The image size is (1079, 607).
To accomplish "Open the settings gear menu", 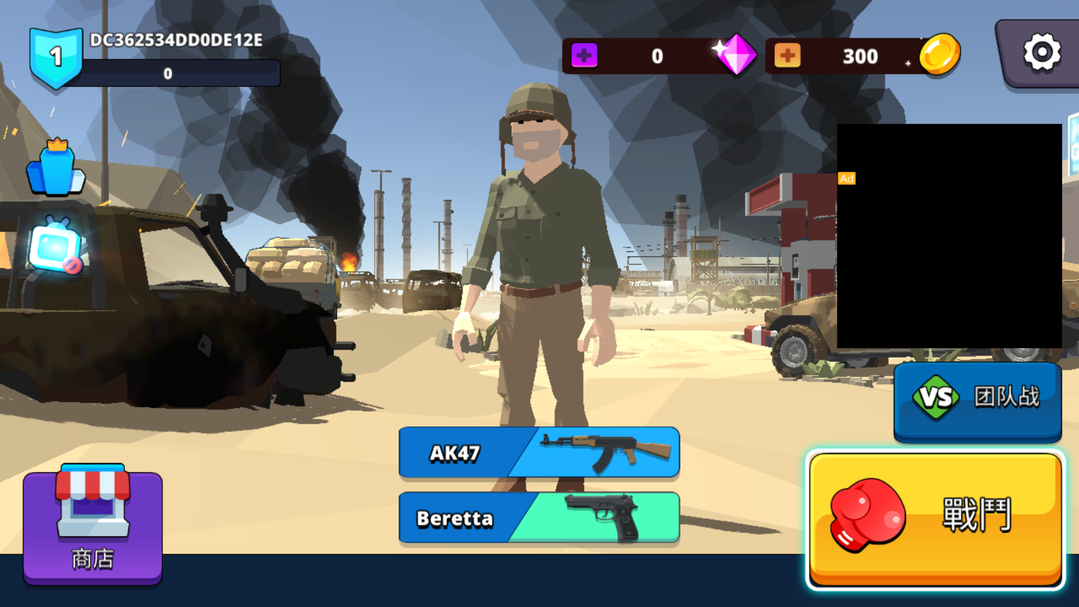I will click(1040, 53).
